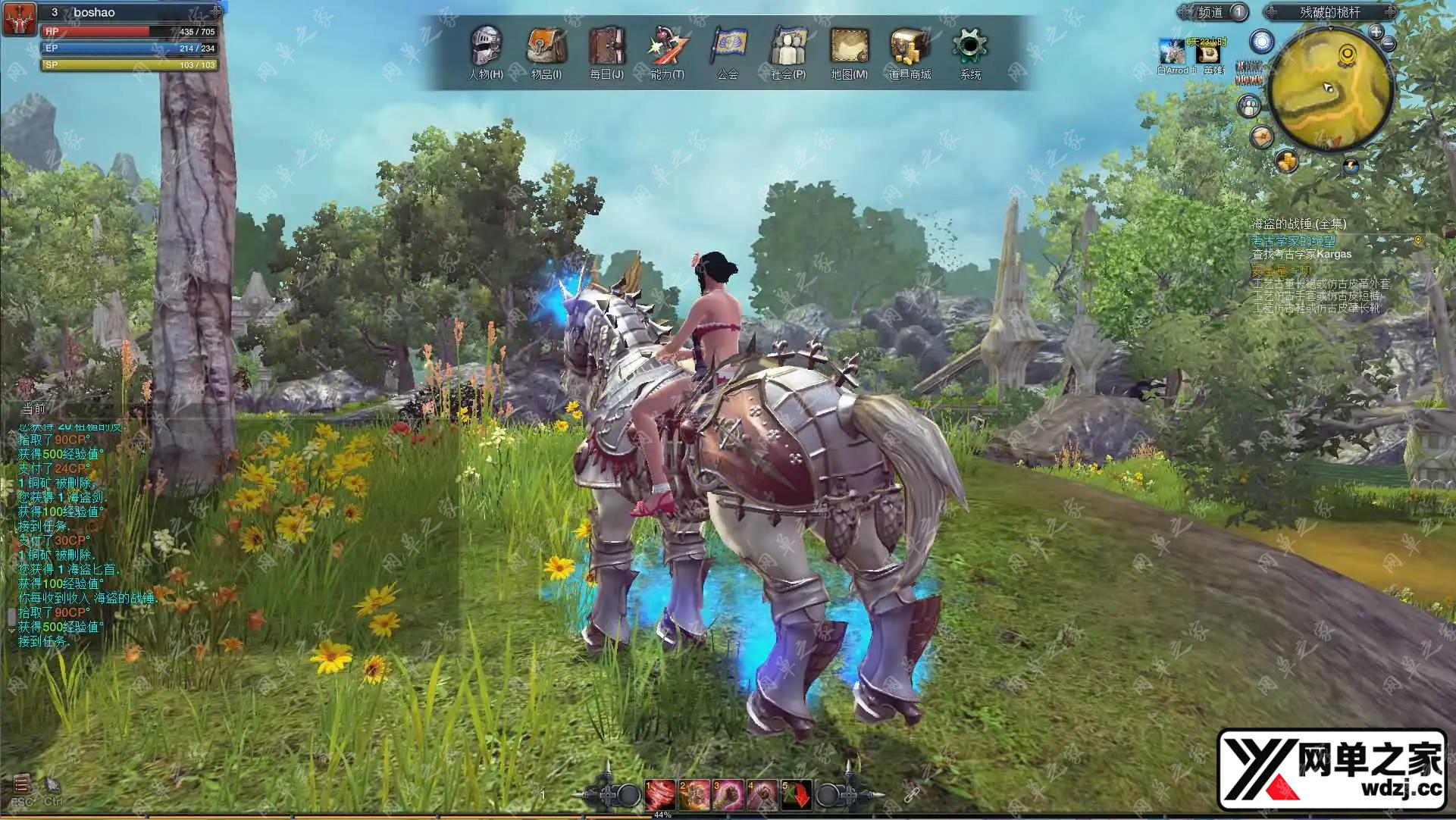Activate the red down-arrow skill in slot 5
The height and width of the screenshot is (820, 1456).
pos(797,794)
